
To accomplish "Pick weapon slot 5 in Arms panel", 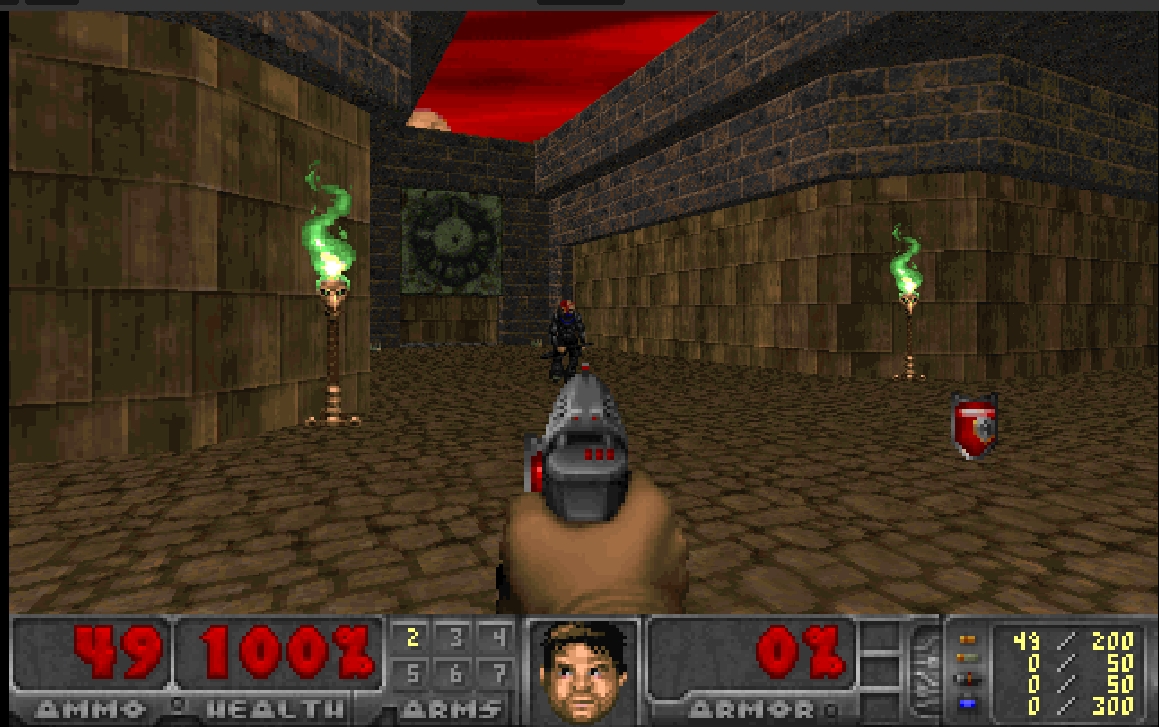I will (412, 672).
